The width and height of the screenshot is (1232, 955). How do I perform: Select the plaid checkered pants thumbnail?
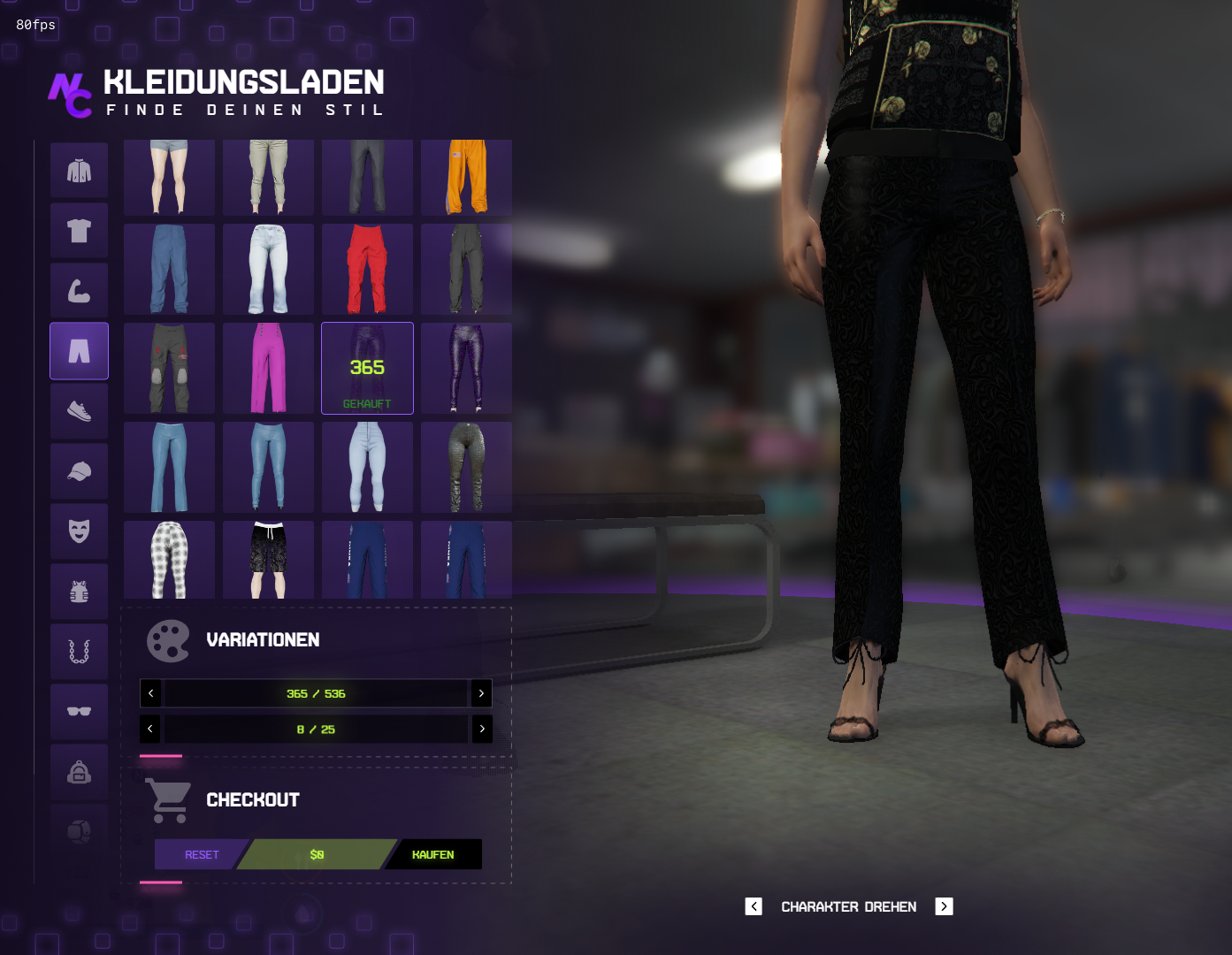click(169, 560)
